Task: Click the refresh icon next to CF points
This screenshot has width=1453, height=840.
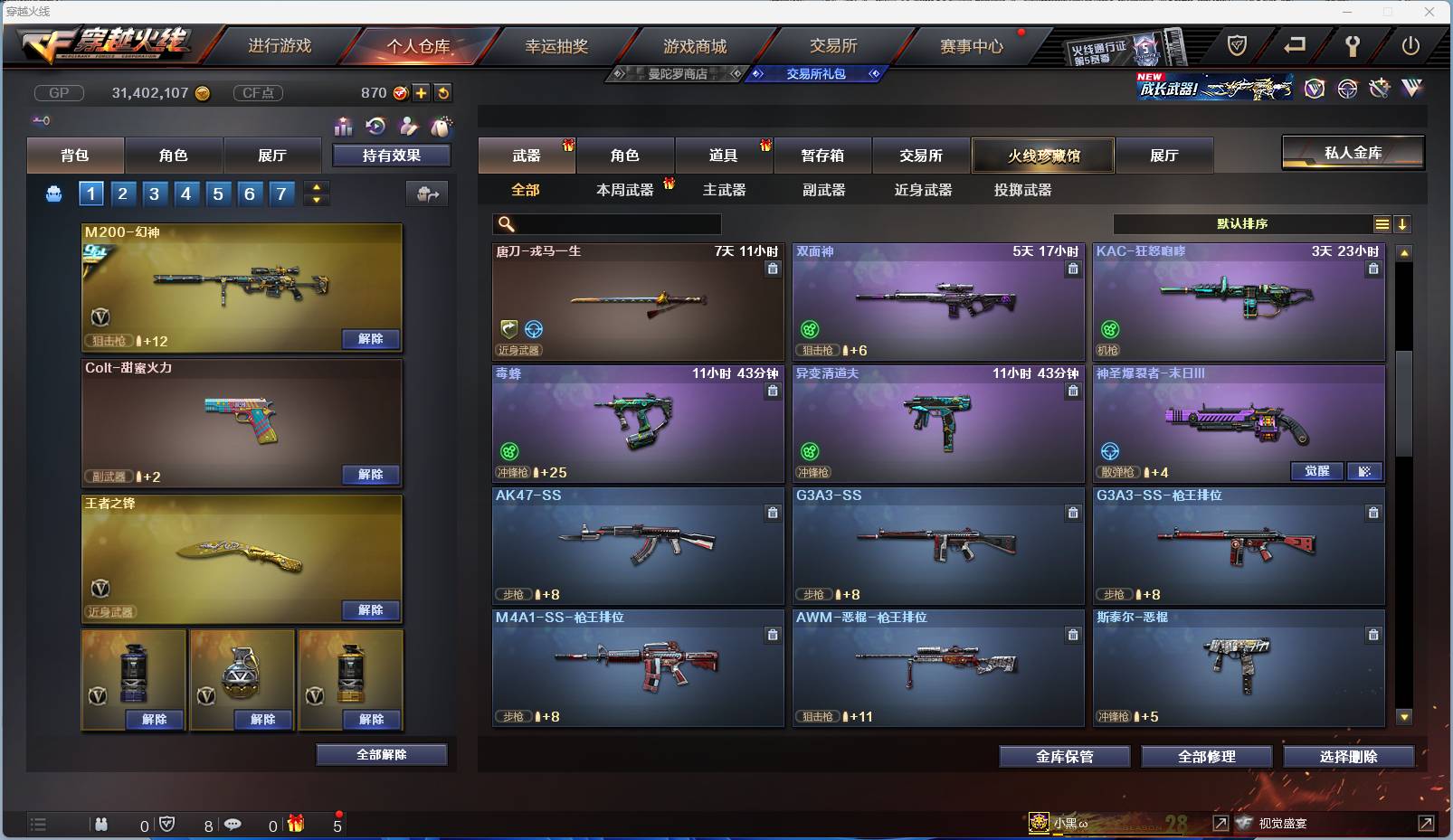Action: [x=442, y=92]
